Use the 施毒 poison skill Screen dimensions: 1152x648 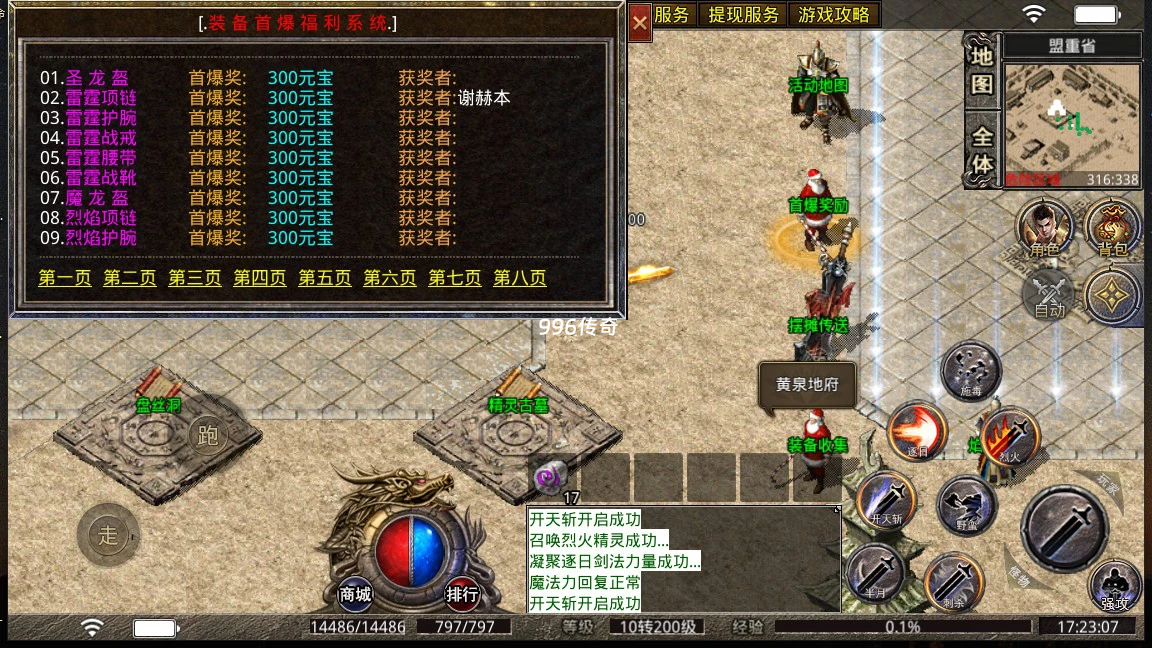pos(972,370)
